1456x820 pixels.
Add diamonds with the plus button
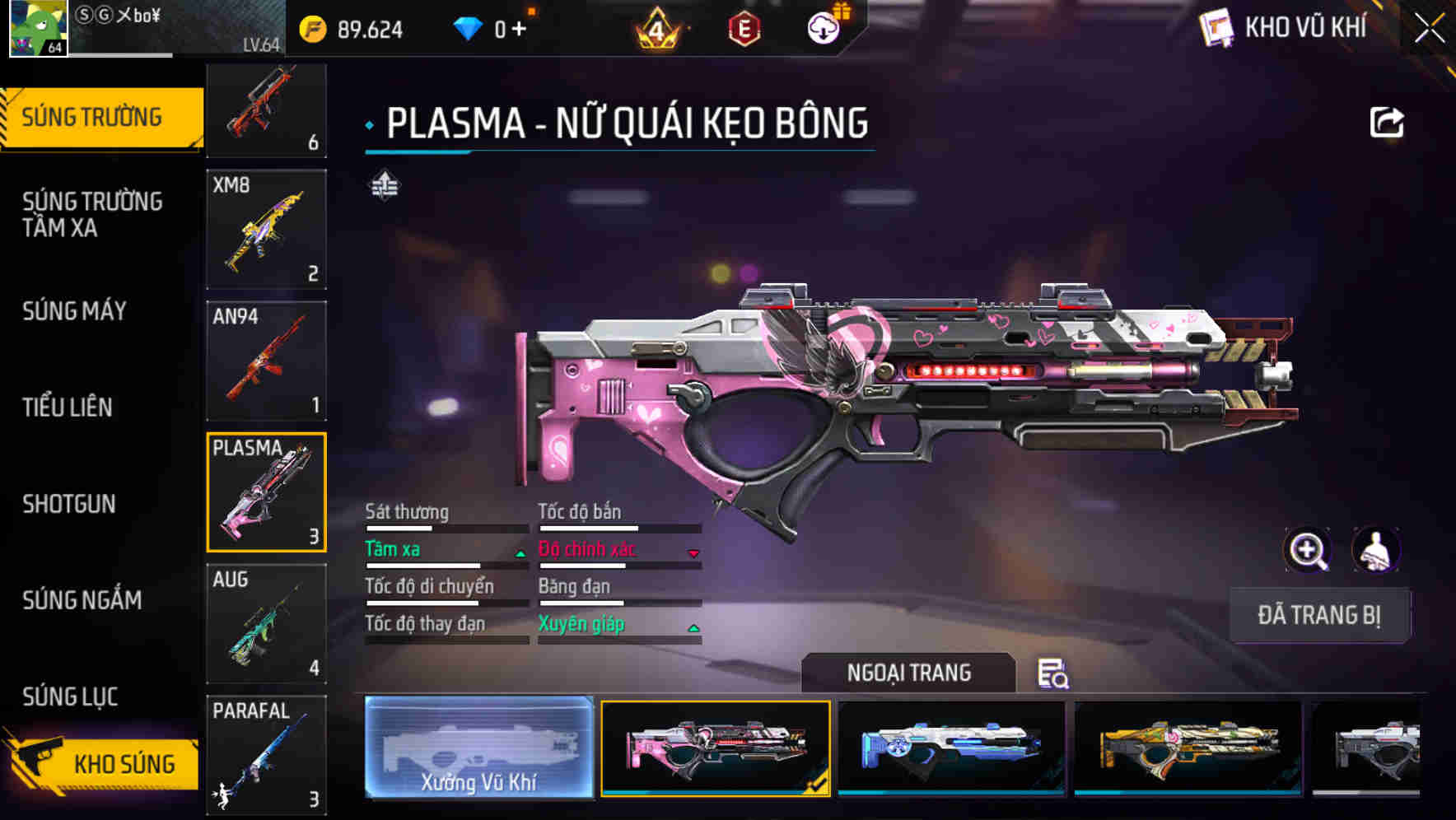(519, 30)
